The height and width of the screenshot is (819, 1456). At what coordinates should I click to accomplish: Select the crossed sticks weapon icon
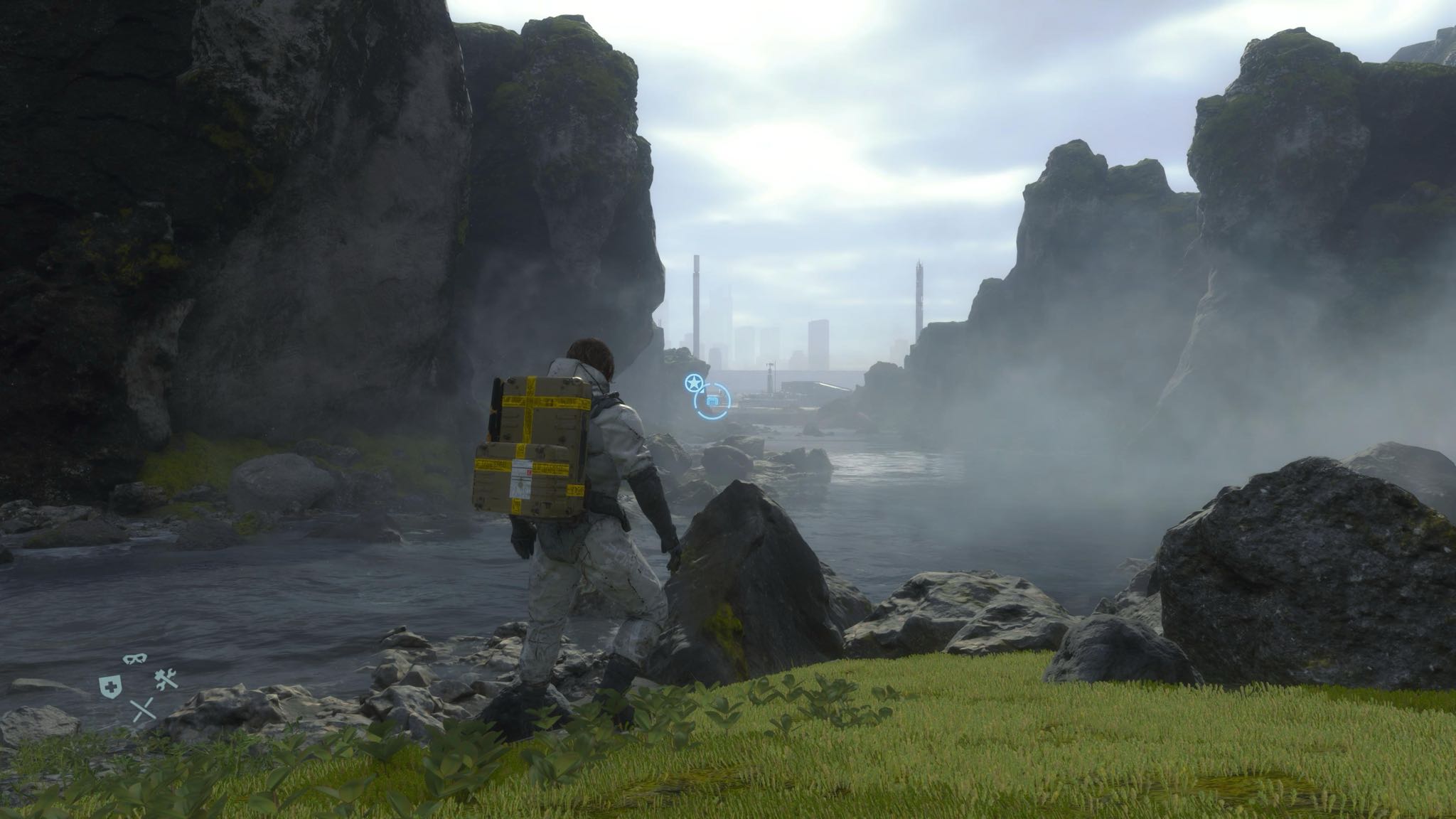(143, 709)
